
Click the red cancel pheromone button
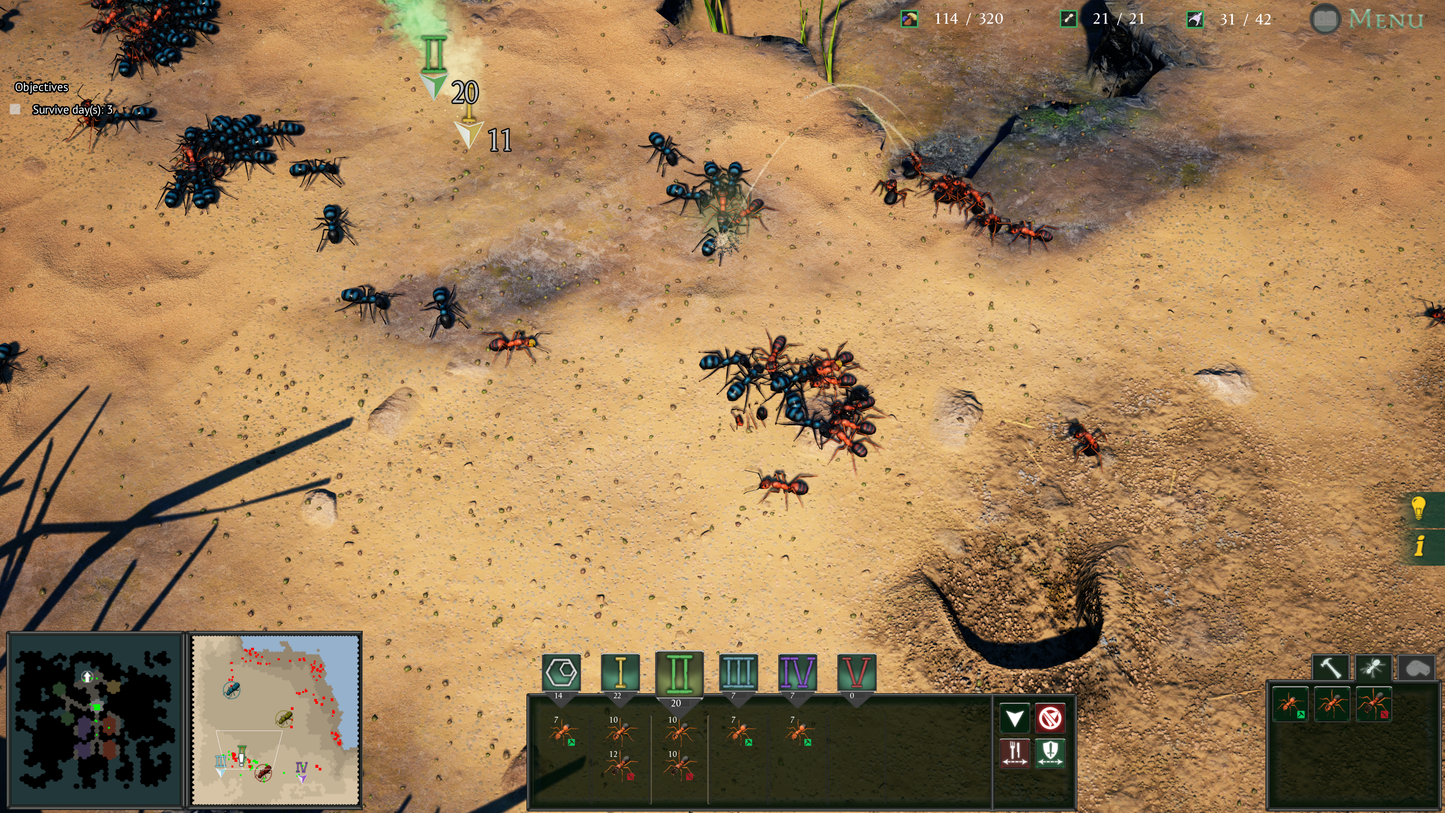point(1051,718)
